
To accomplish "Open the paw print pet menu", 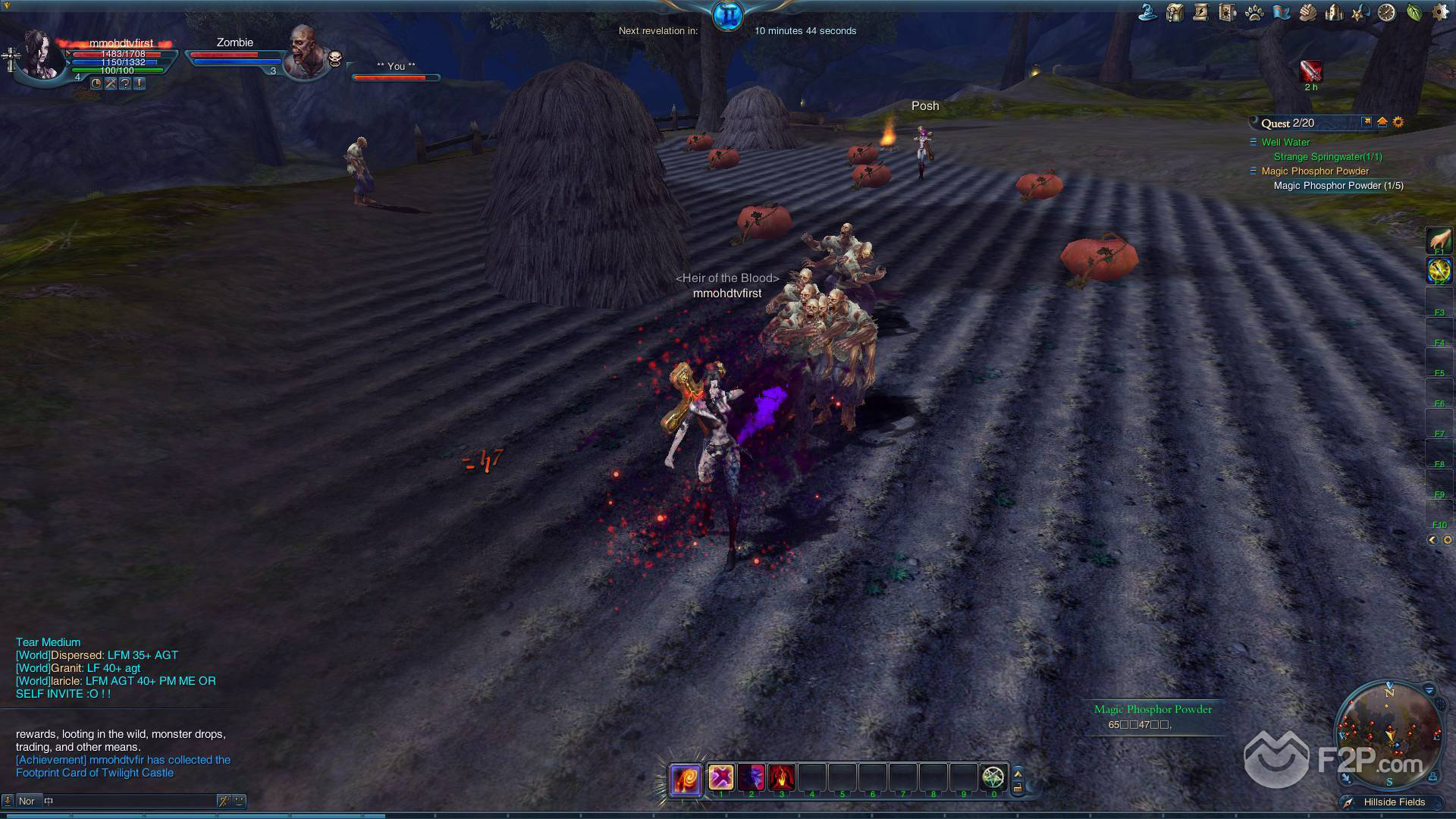I will click(x=1254, y=12).
